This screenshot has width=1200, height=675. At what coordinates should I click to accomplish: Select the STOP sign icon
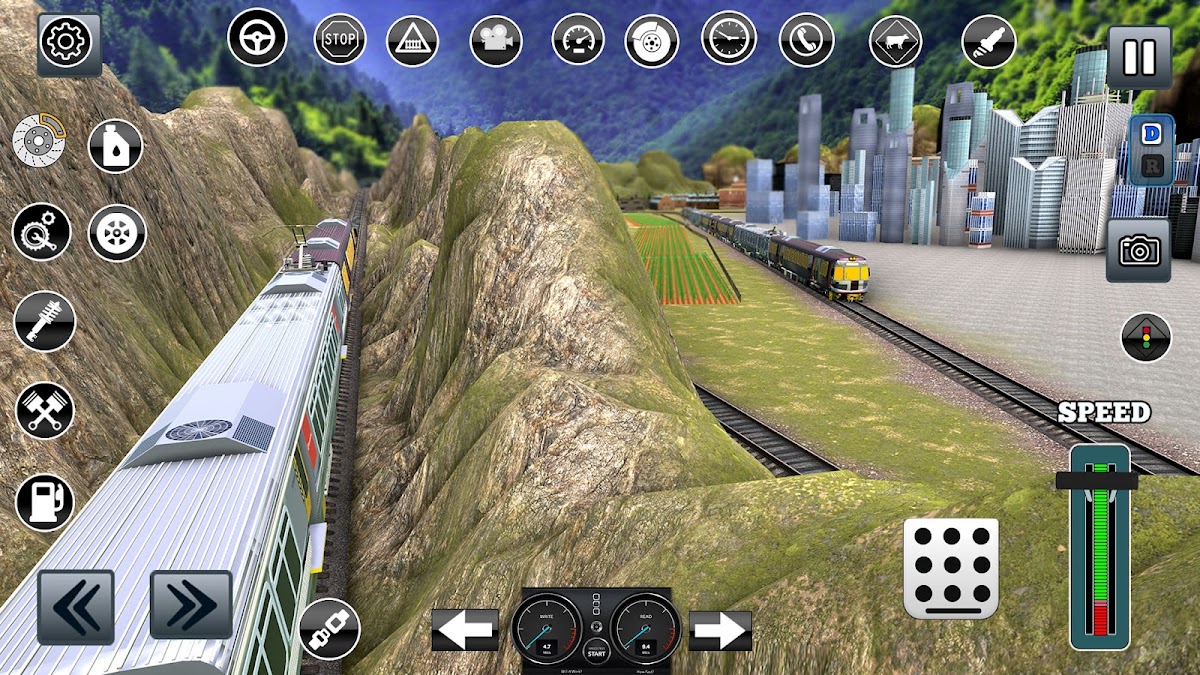[340, 40]
